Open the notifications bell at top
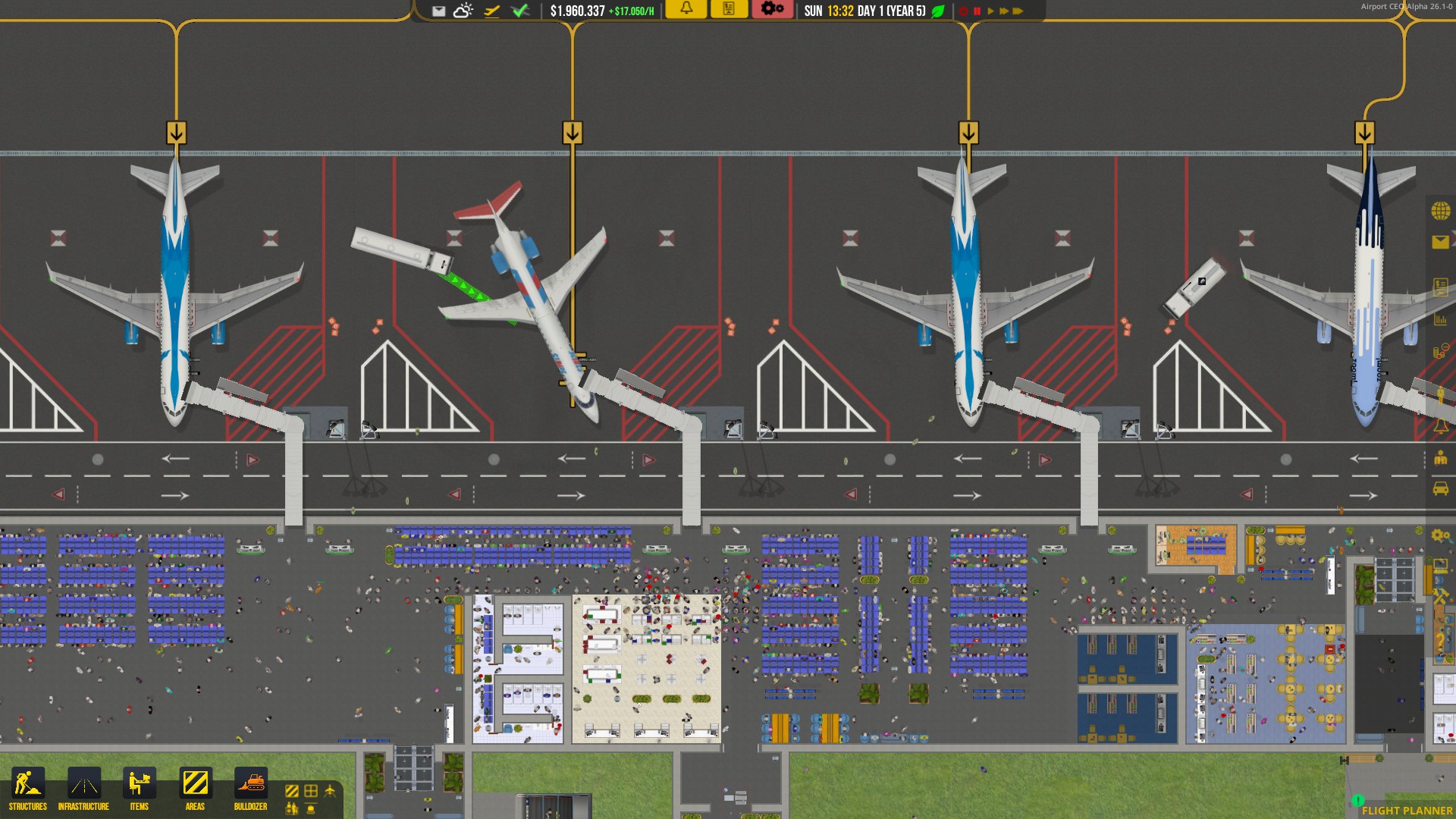The width and height of the screenshot is (1456, 819). click(x=686, y=11)
